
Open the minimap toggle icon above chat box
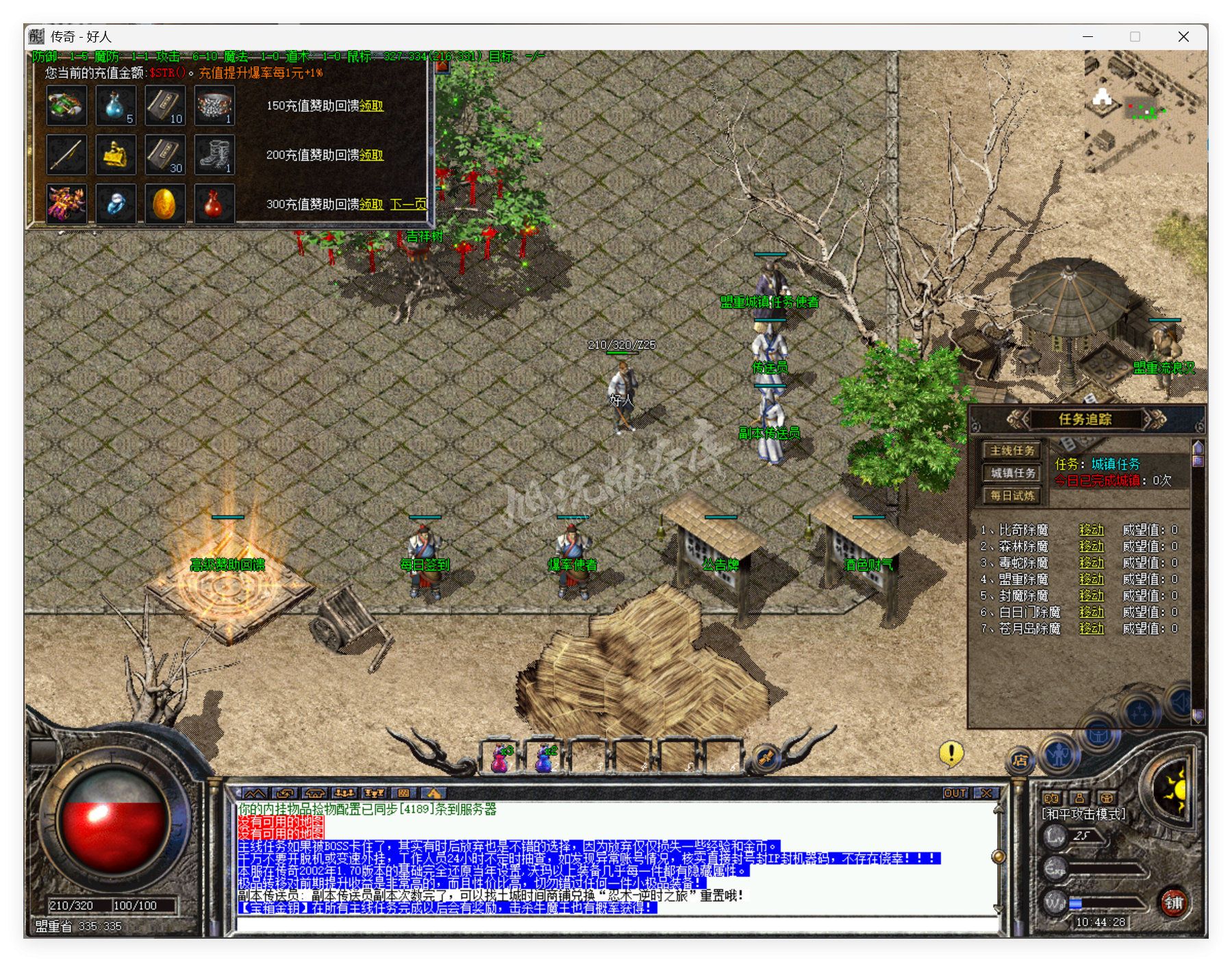(x=255, y=792)
